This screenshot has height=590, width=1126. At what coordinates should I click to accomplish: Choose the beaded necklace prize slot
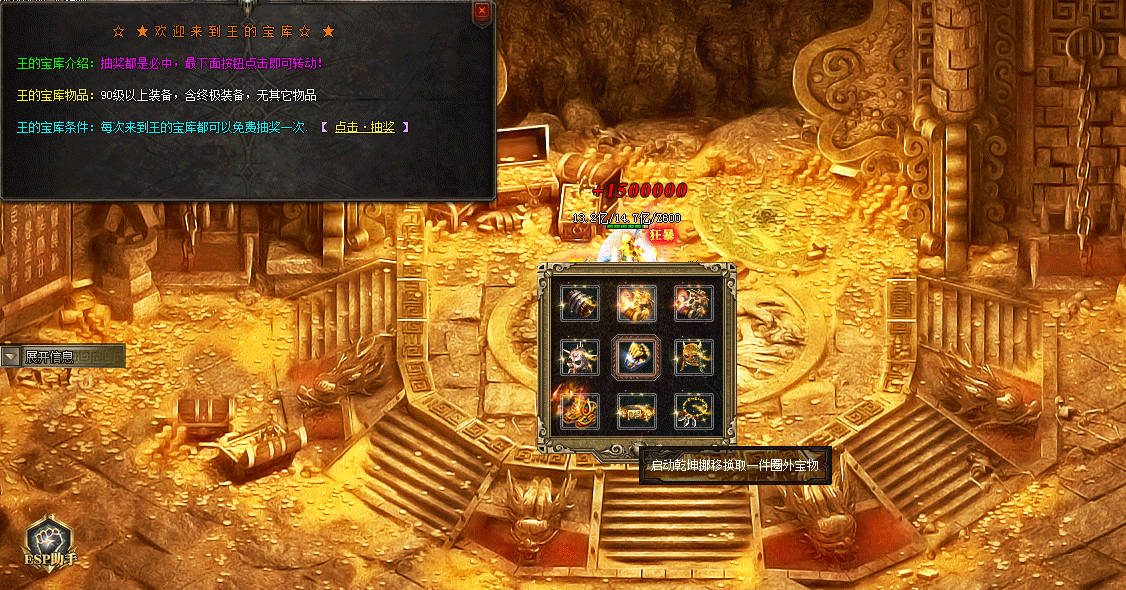(693, 410)
